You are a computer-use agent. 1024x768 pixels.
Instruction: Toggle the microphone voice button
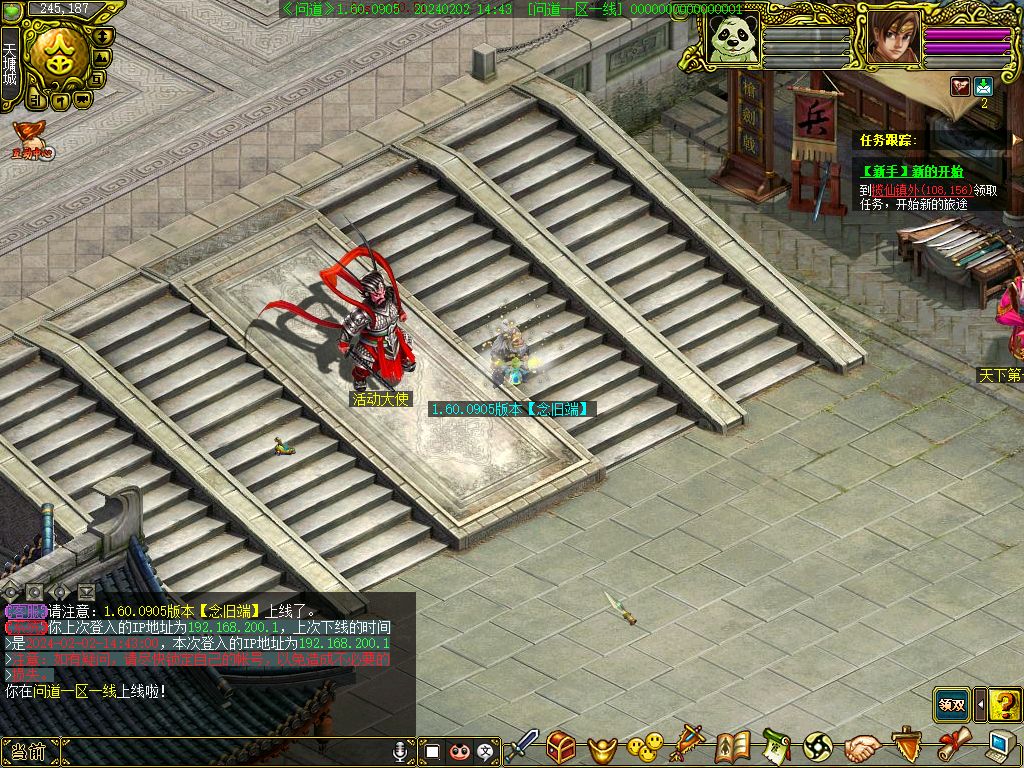401,750
